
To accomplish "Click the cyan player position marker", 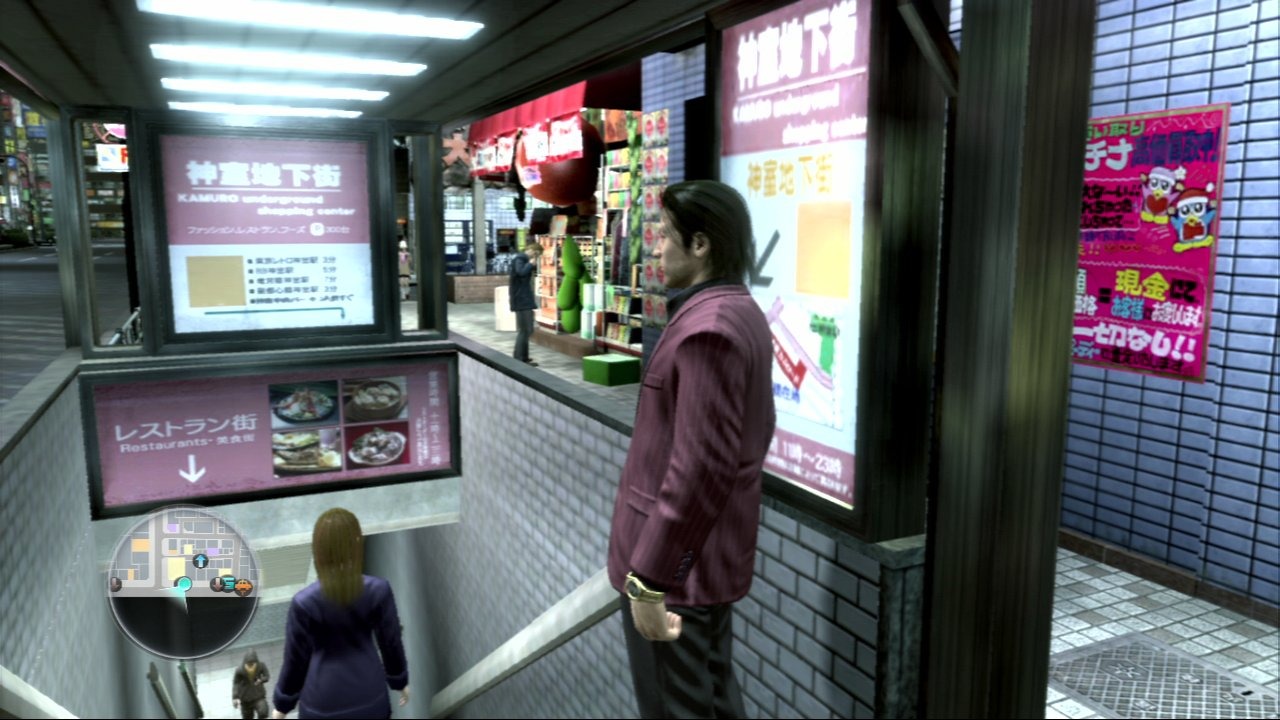I will 182,584.
